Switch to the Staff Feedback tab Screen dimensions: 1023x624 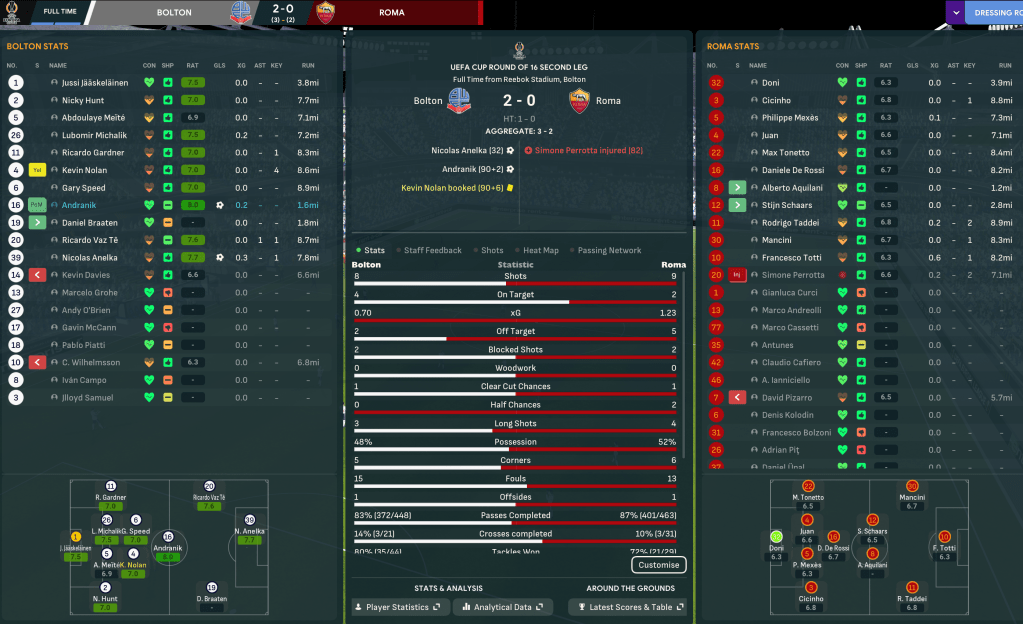432,250
